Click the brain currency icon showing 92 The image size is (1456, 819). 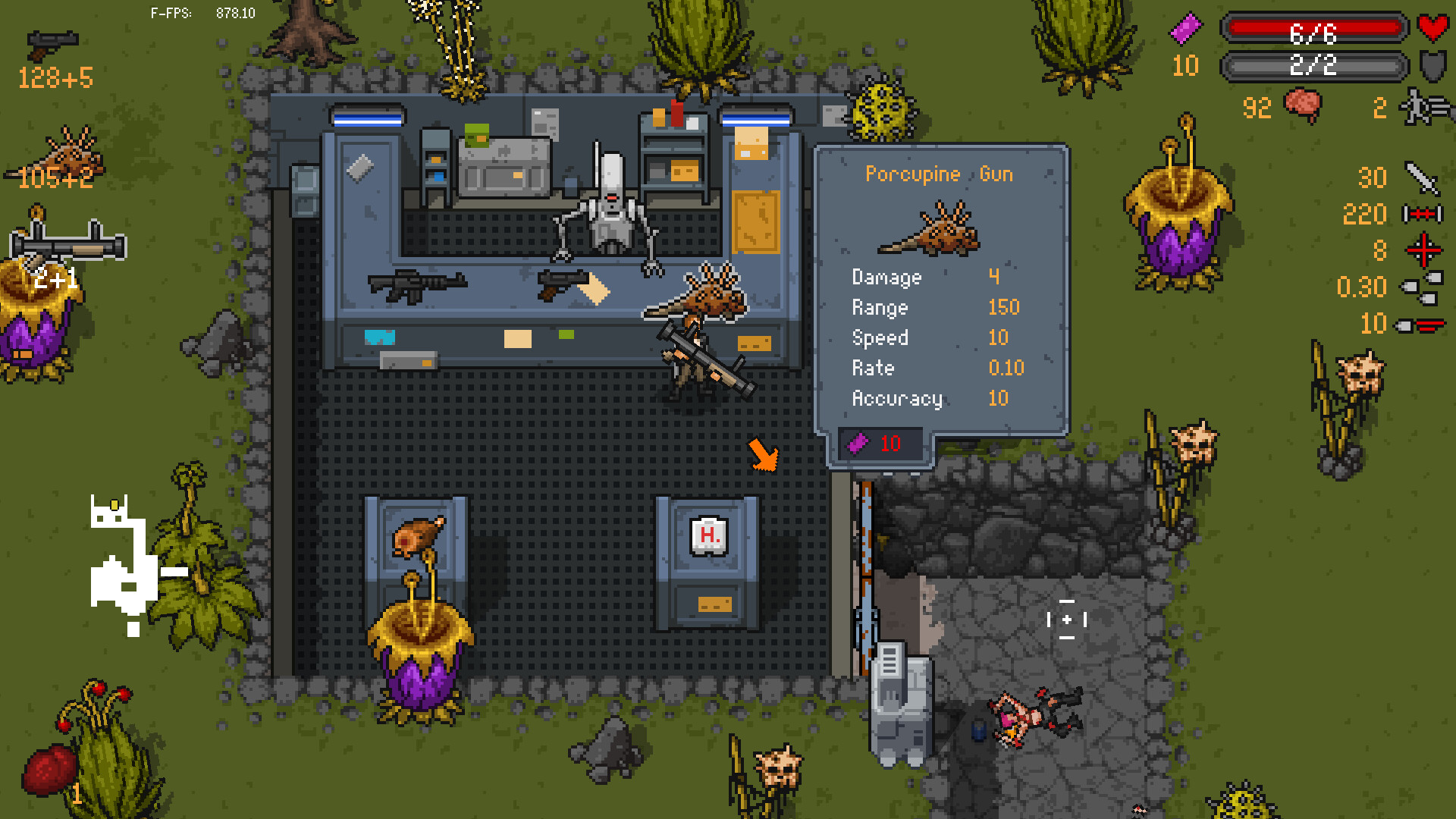pos(1303,106)
